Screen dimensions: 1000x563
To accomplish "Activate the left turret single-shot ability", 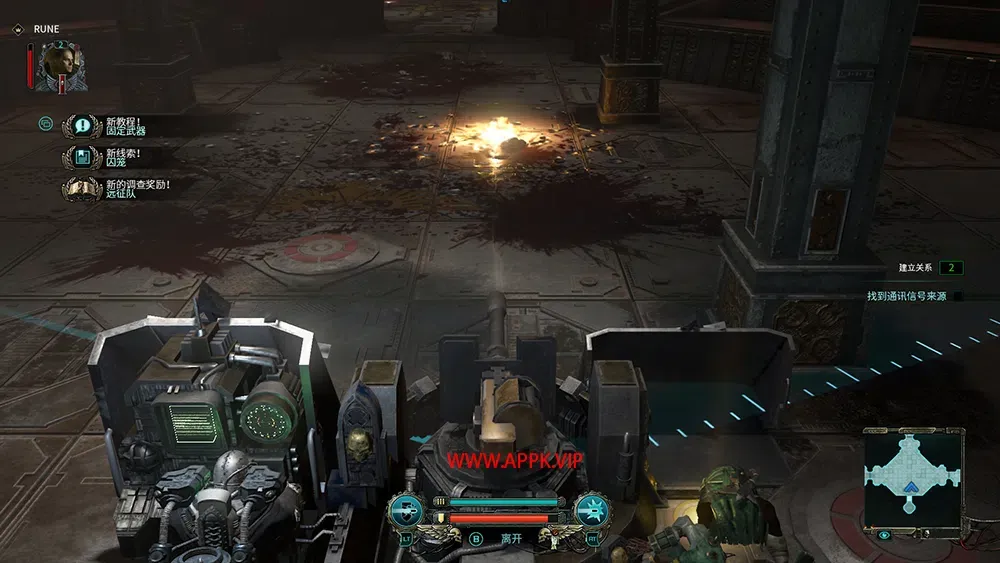I will pos(408,511).
